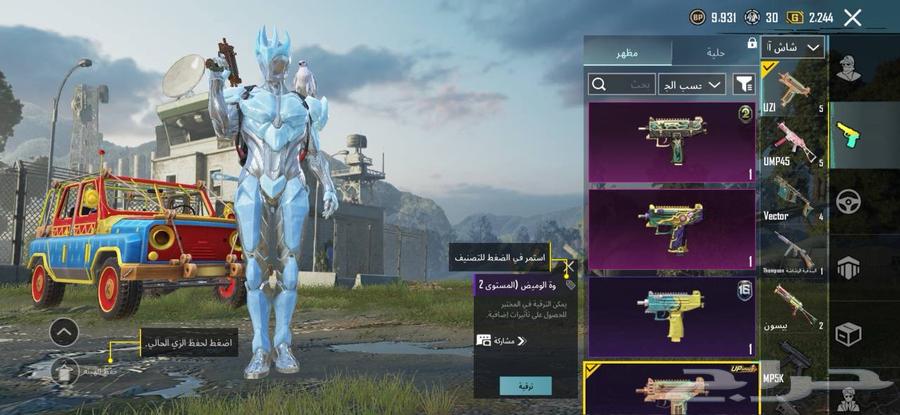The image size is (900, 415).
Task: Close the inventory with the X button
Action: click(x=852, y=17)
